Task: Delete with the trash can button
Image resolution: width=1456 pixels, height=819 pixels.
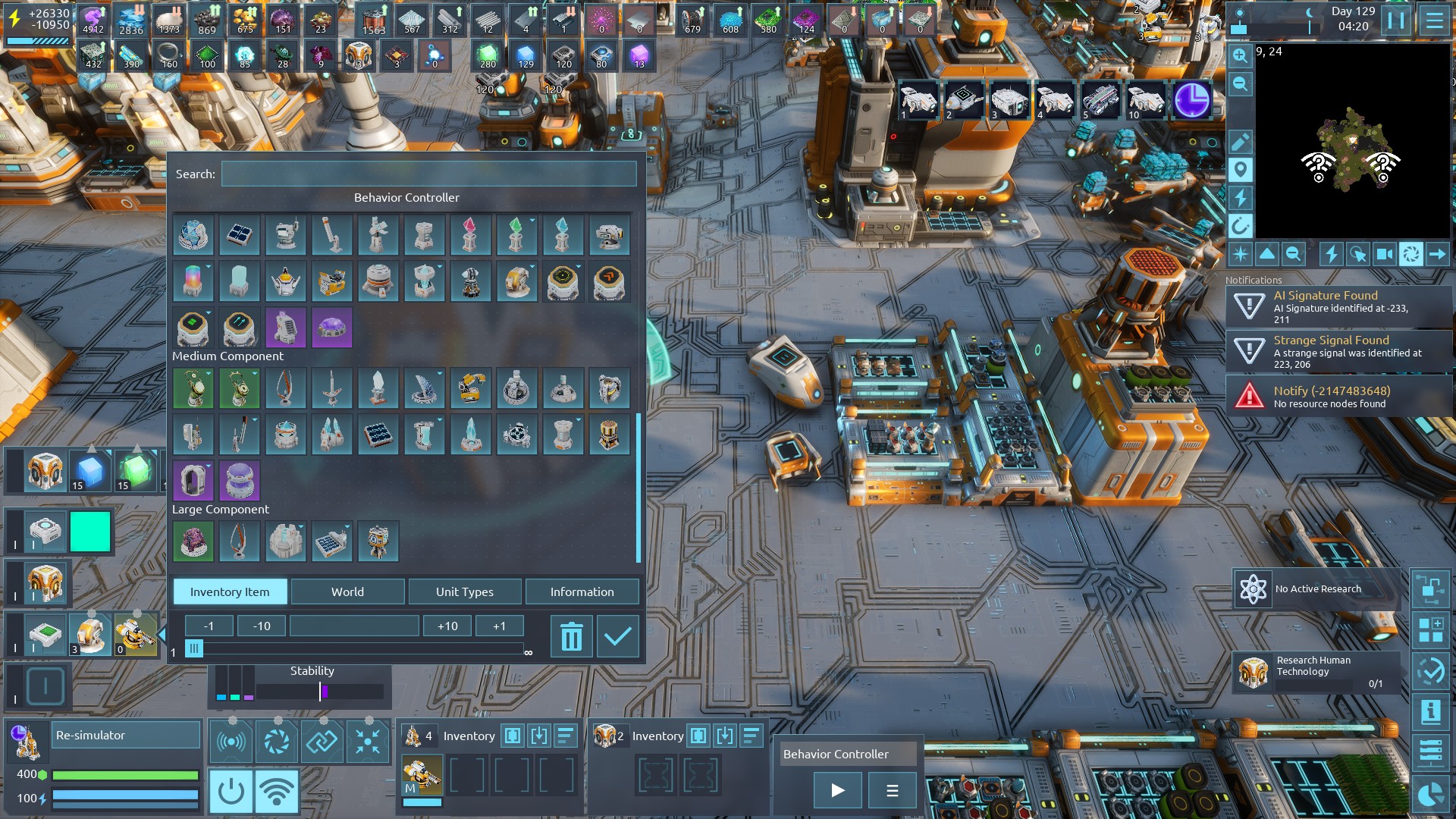Action: (x=571, y=636)
